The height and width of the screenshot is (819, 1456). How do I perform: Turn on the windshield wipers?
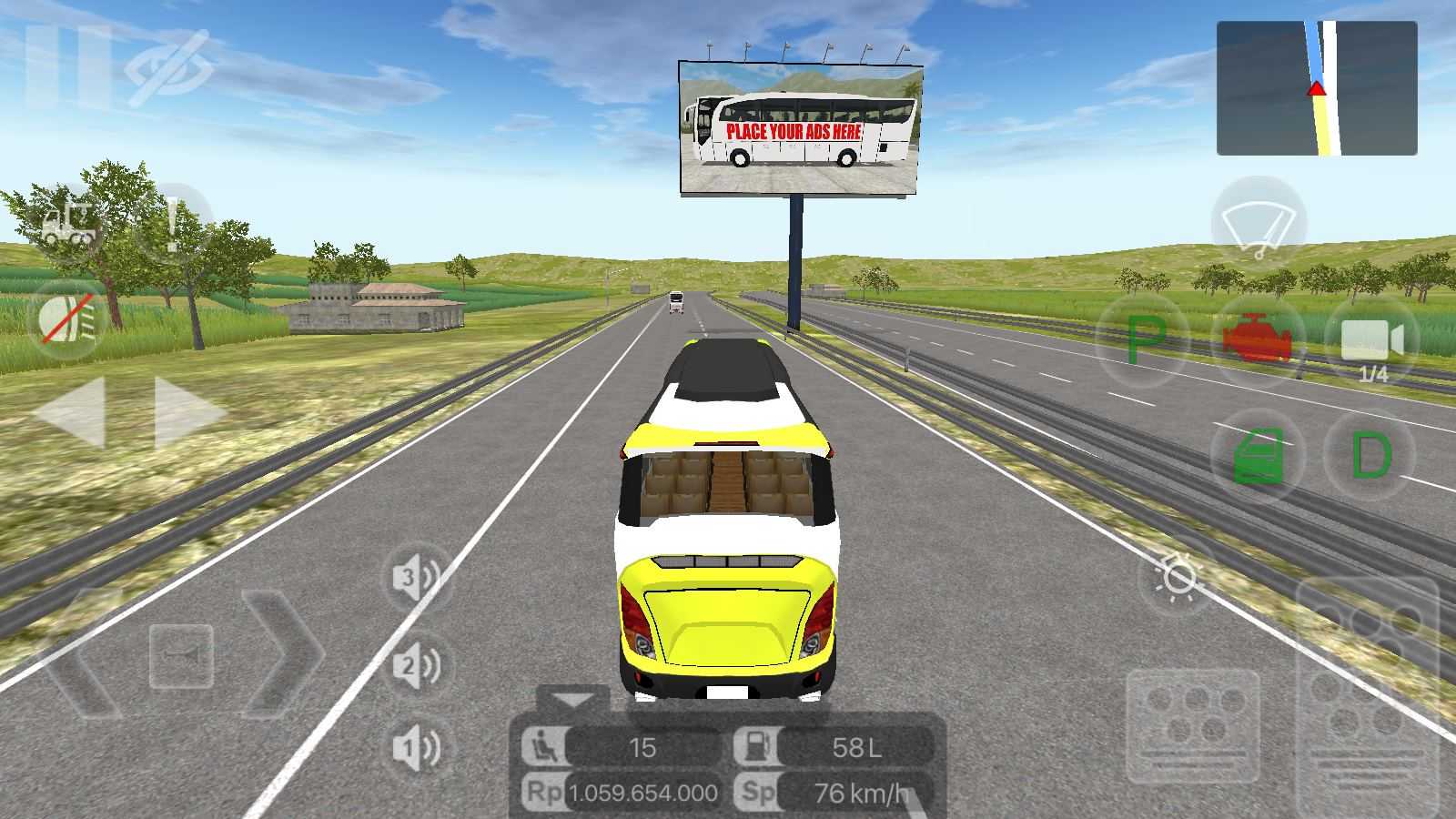pos(1259,225)
